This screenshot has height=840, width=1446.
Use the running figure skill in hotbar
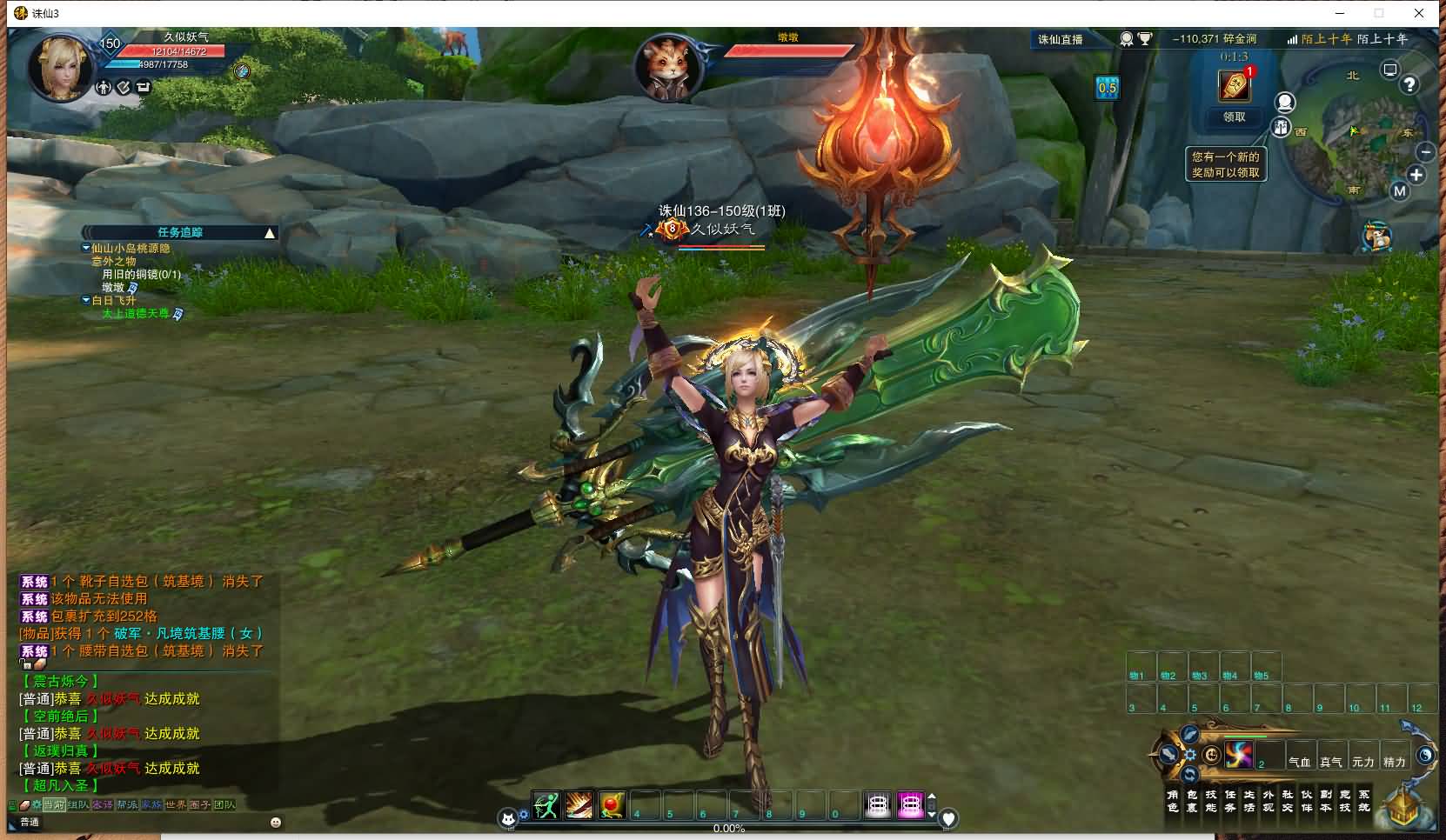point(546,806)
